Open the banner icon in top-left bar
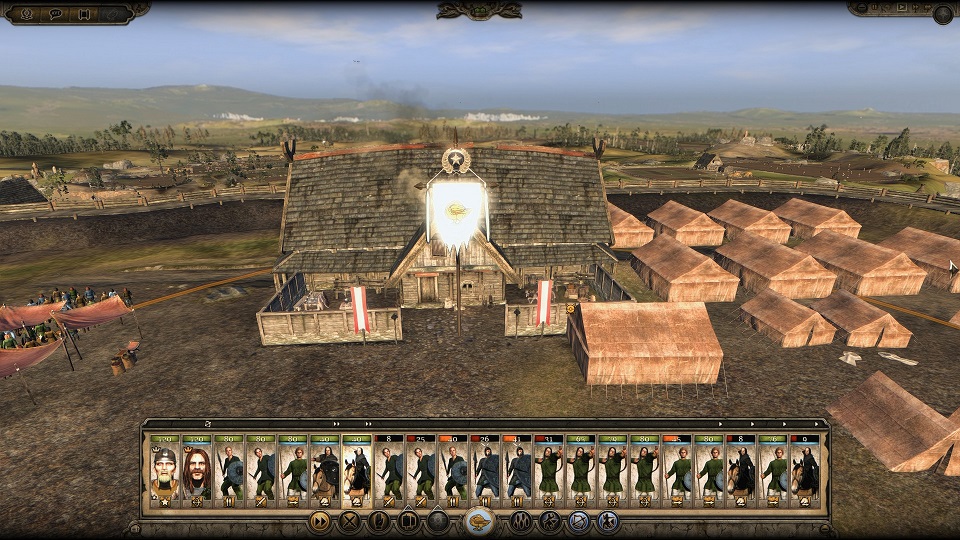The image size is (960, 540). (x=84, y=14)
